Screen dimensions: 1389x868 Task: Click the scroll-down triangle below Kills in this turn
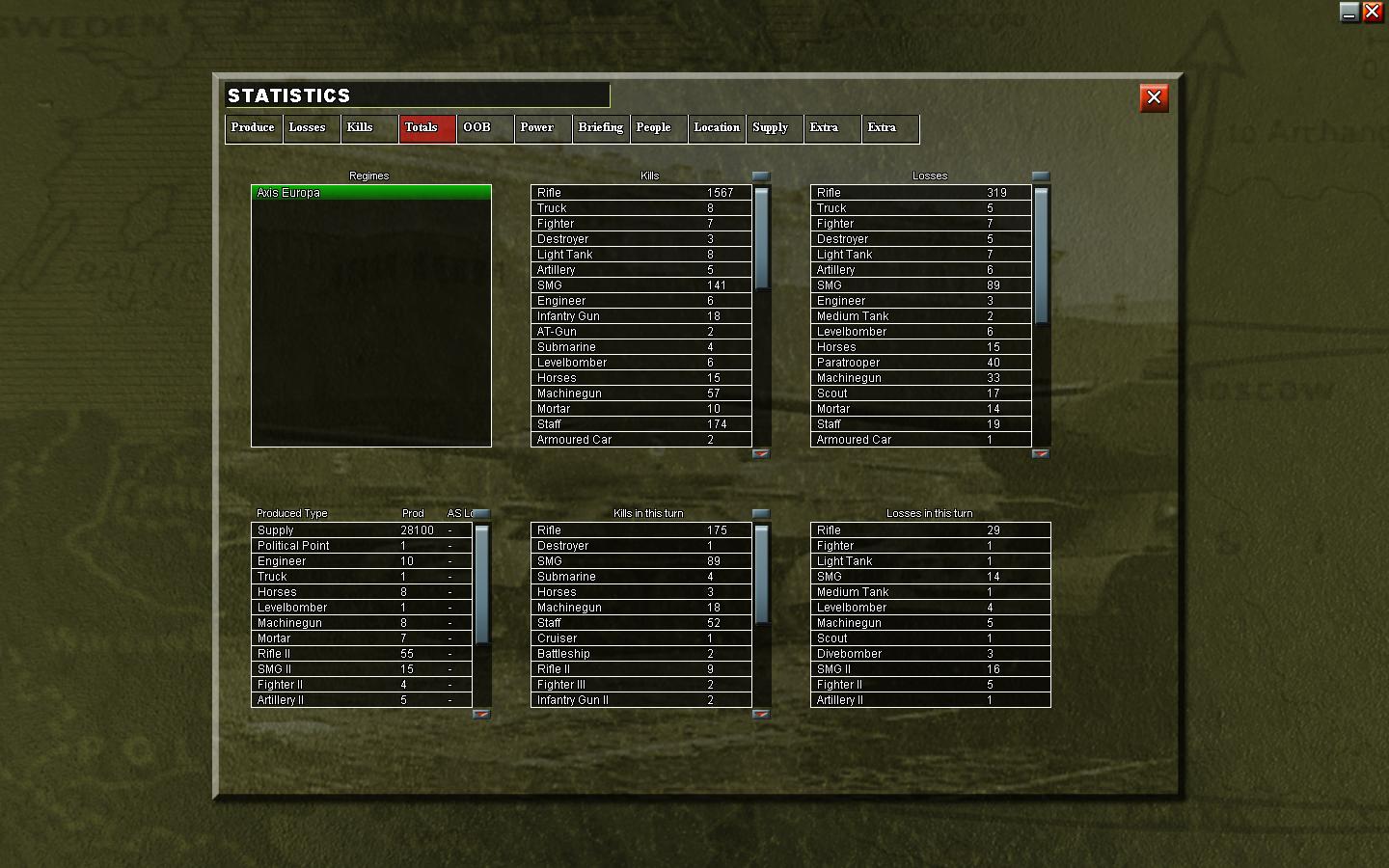pos(761,713)
